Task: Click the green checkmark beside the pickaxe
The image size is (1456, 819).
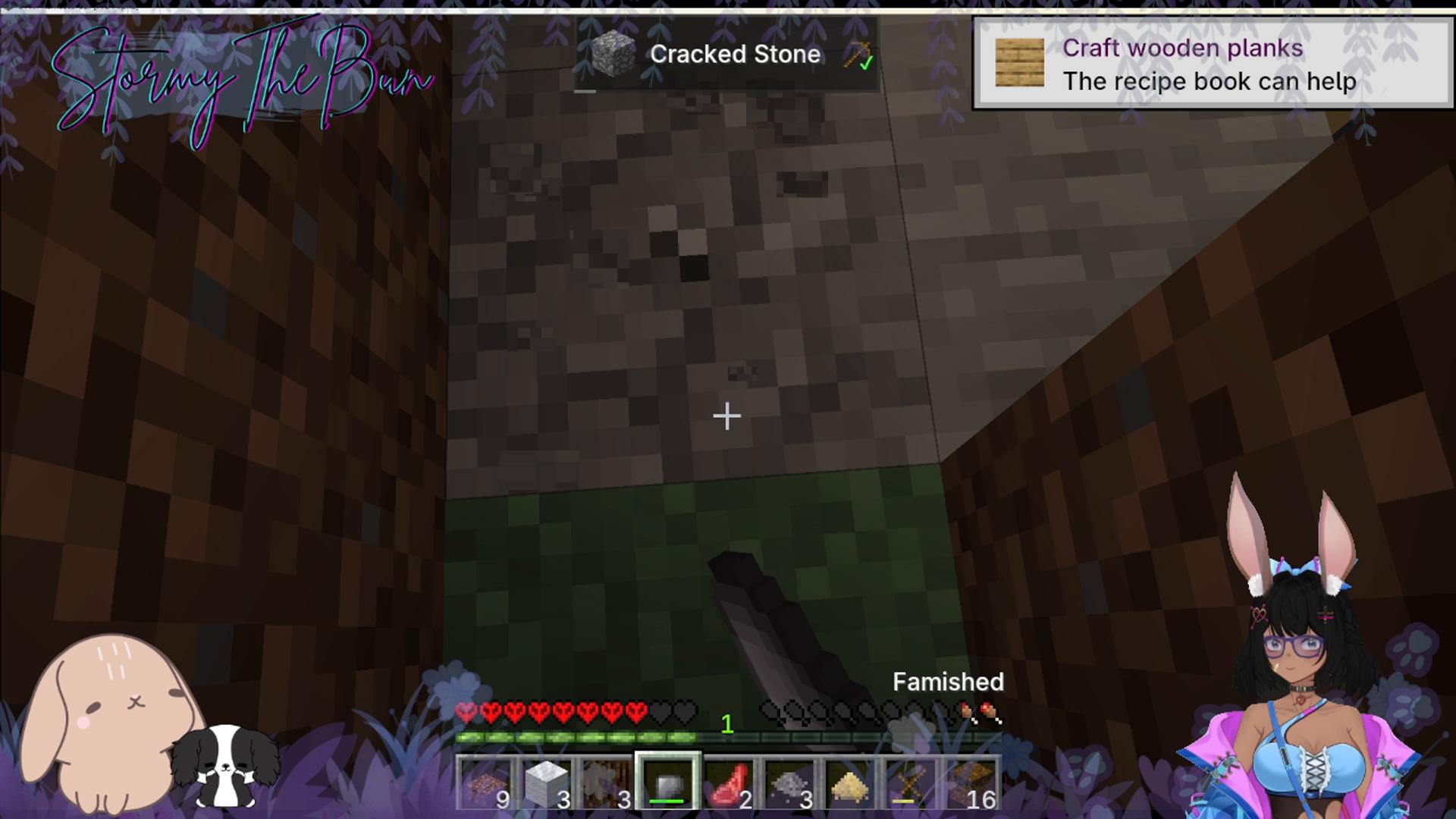Action: point(865,64)
